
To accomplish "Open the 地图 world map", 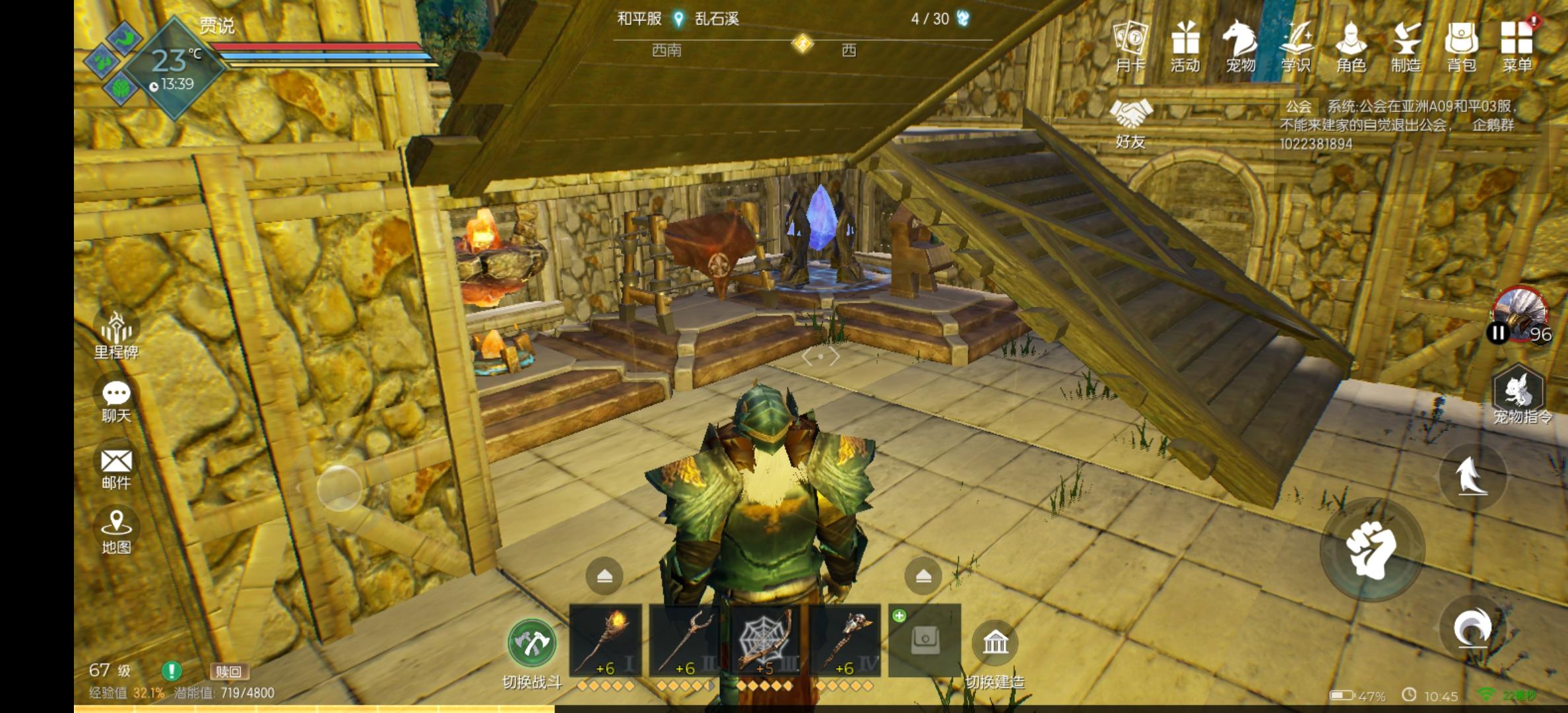I will (116, 530).
